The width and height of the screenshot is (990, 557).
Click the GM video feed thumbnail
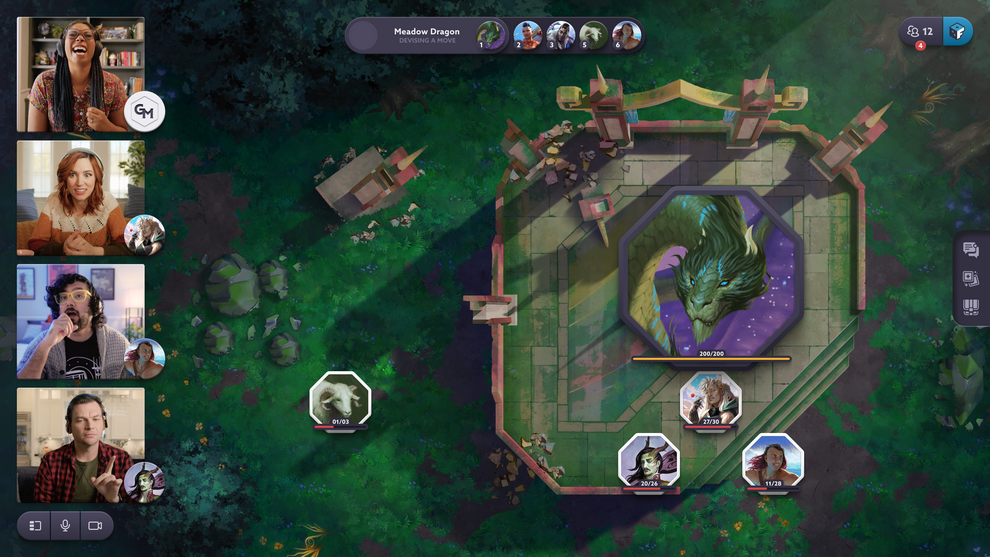[x=80, y=74]
